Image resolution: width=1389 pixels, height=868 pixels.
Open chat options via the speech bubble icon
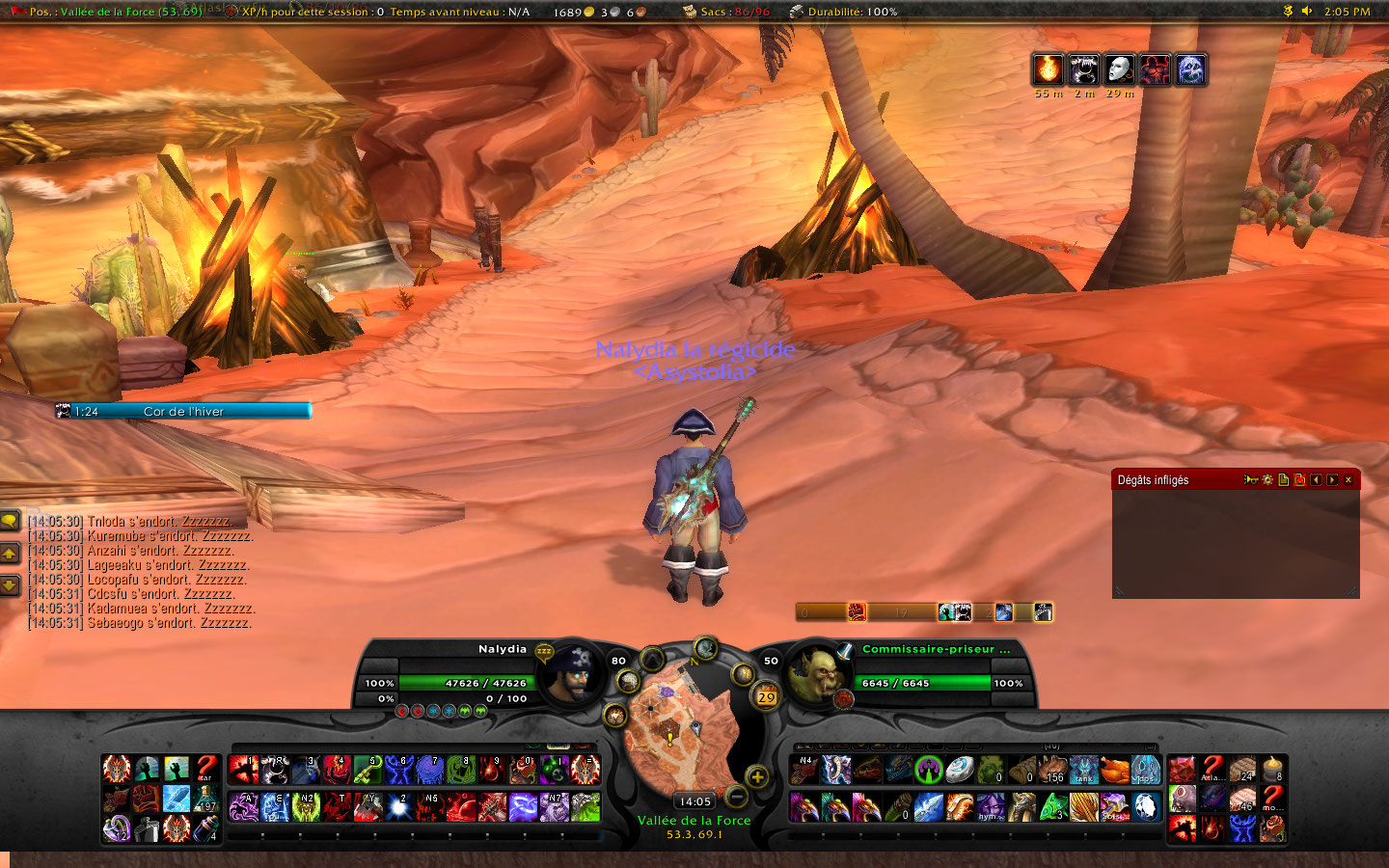pyautogui.click(x=11, y=521)
